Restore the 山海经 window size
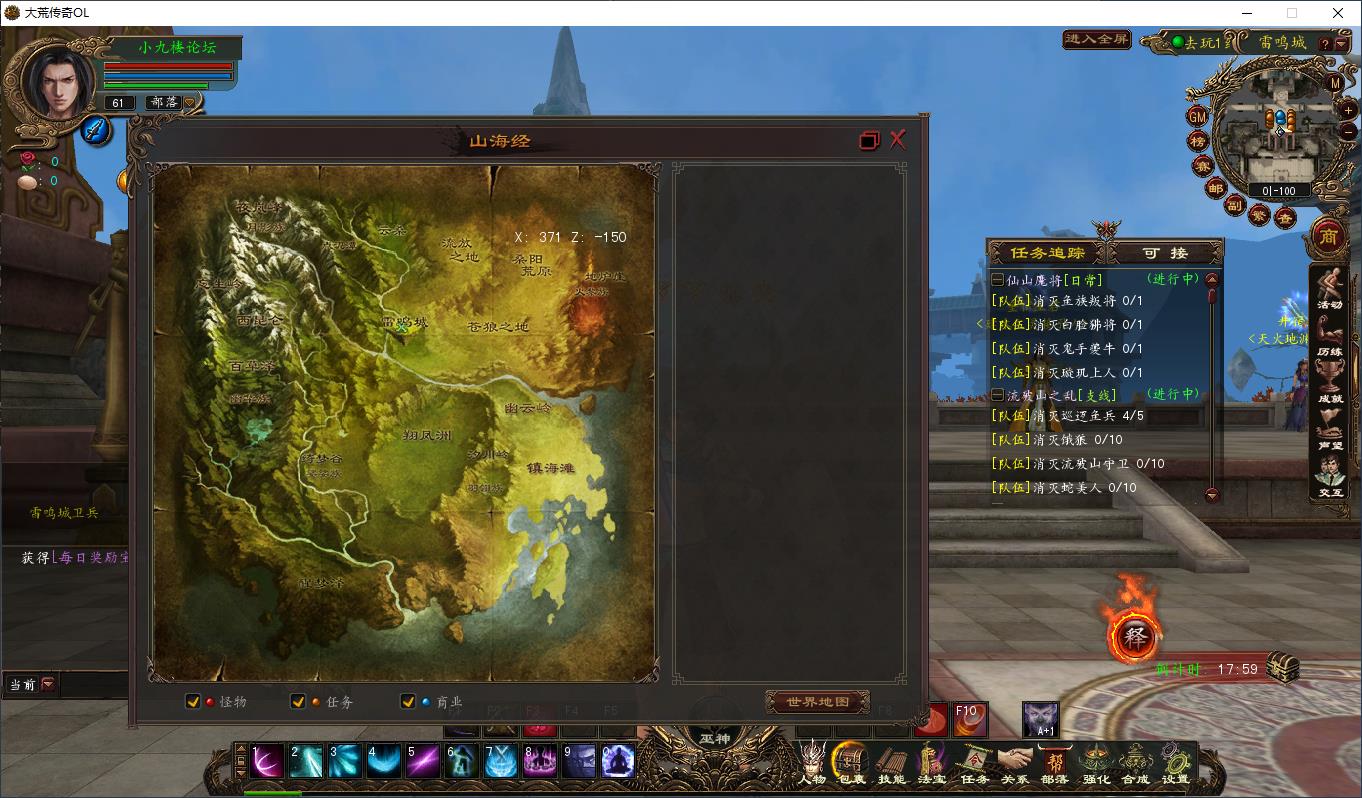 click(x=869, y=141)
